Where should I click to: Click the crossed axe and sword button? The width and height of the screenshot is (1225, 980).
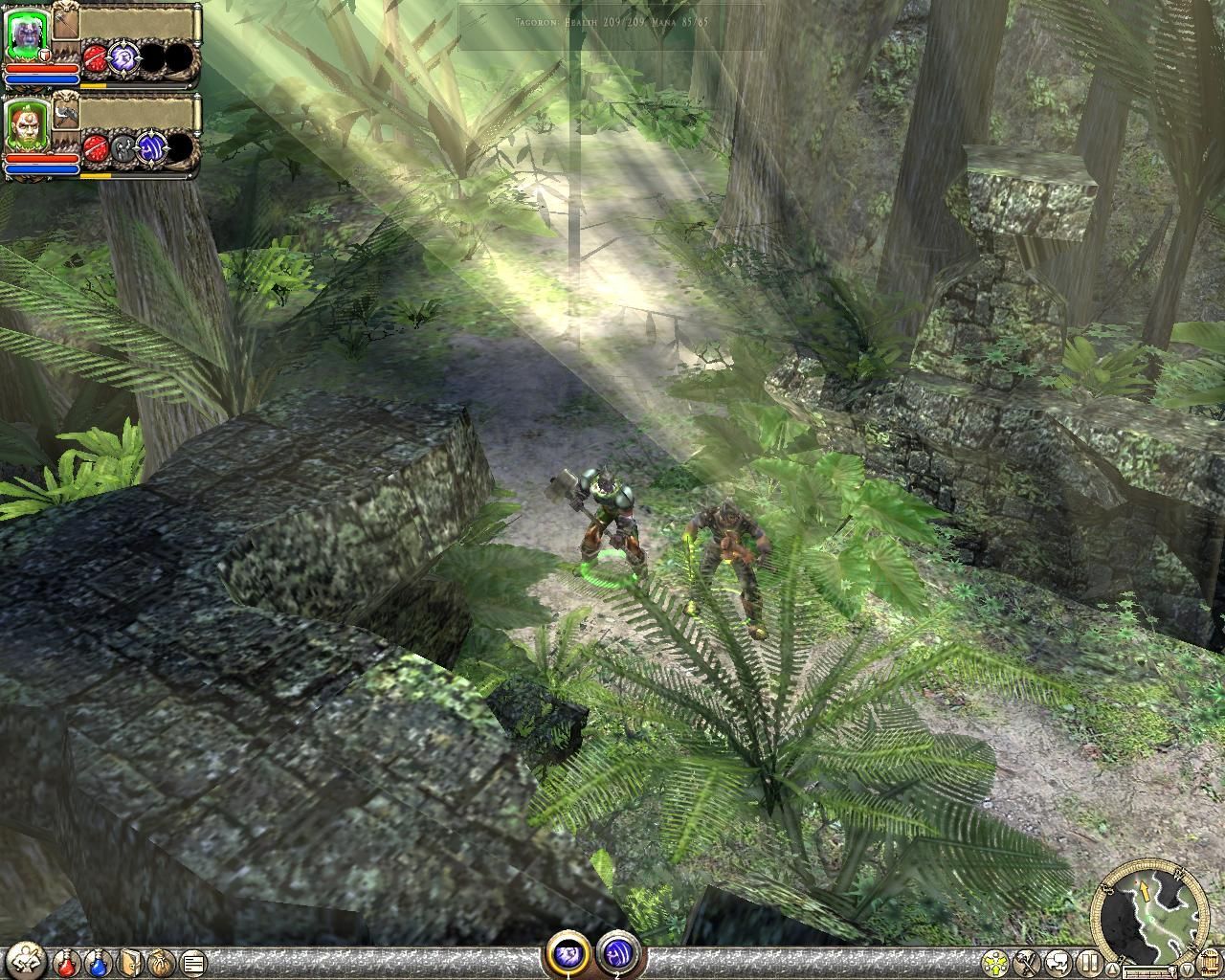pyautogui.click(x=1028, y=962)
